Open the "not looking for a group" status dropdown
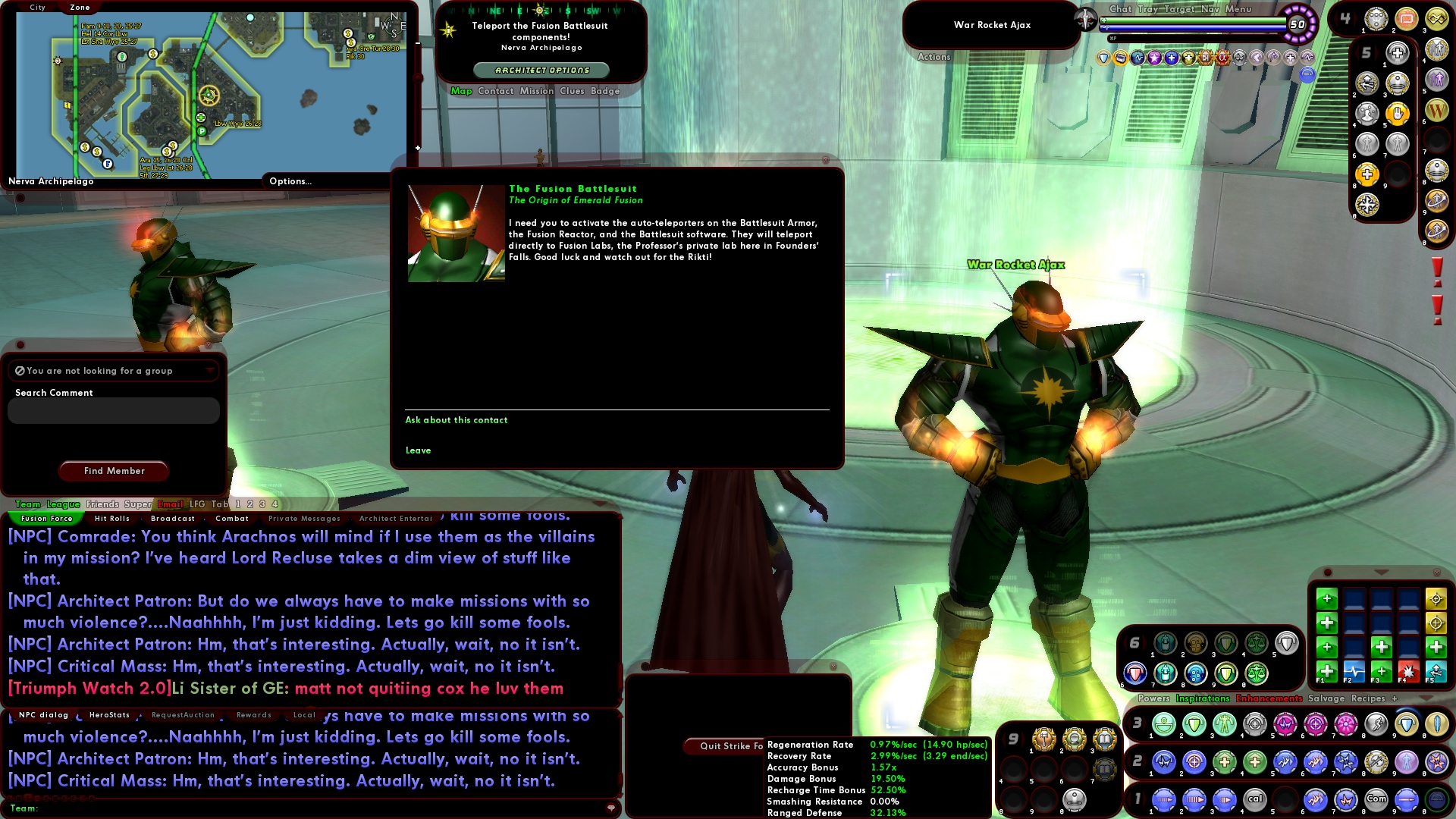This screenshot has width=1456, height=819. [x=211, y=371]
